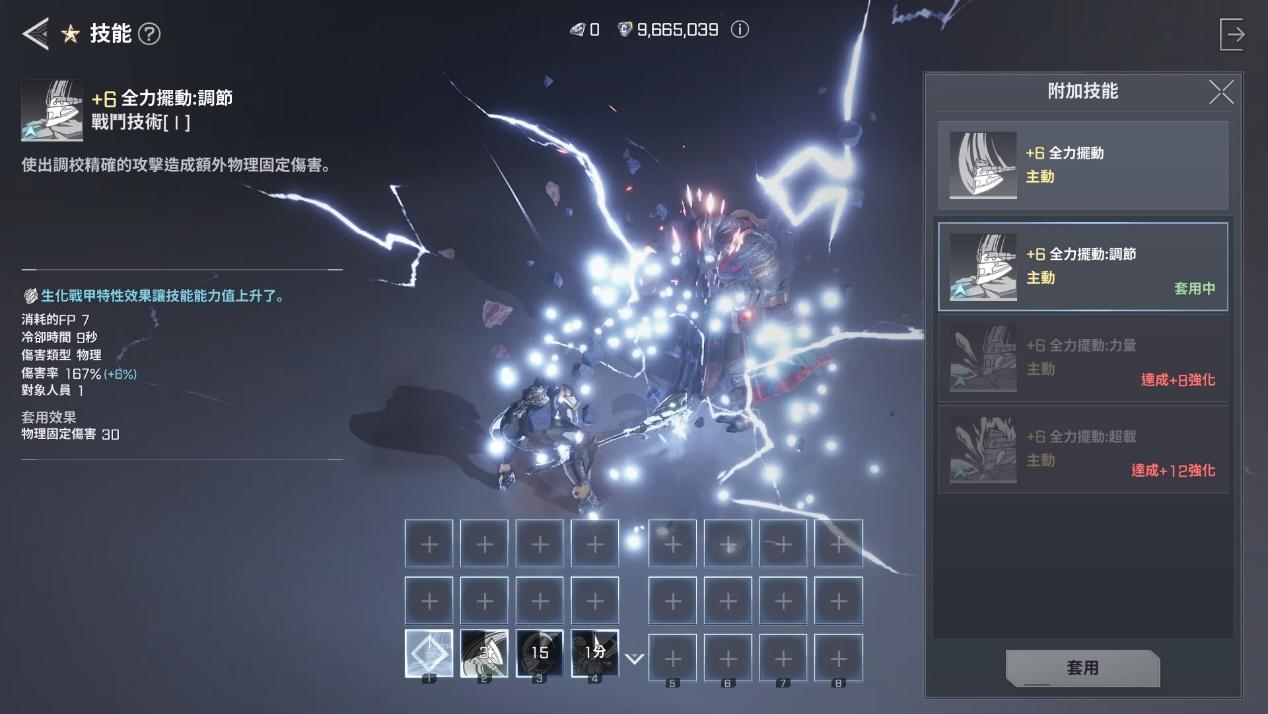This screenshot has width=1268, height=714.
Task: Select hotbar slot 4 showing 1分 cooldown
Action: coord(594,654)
